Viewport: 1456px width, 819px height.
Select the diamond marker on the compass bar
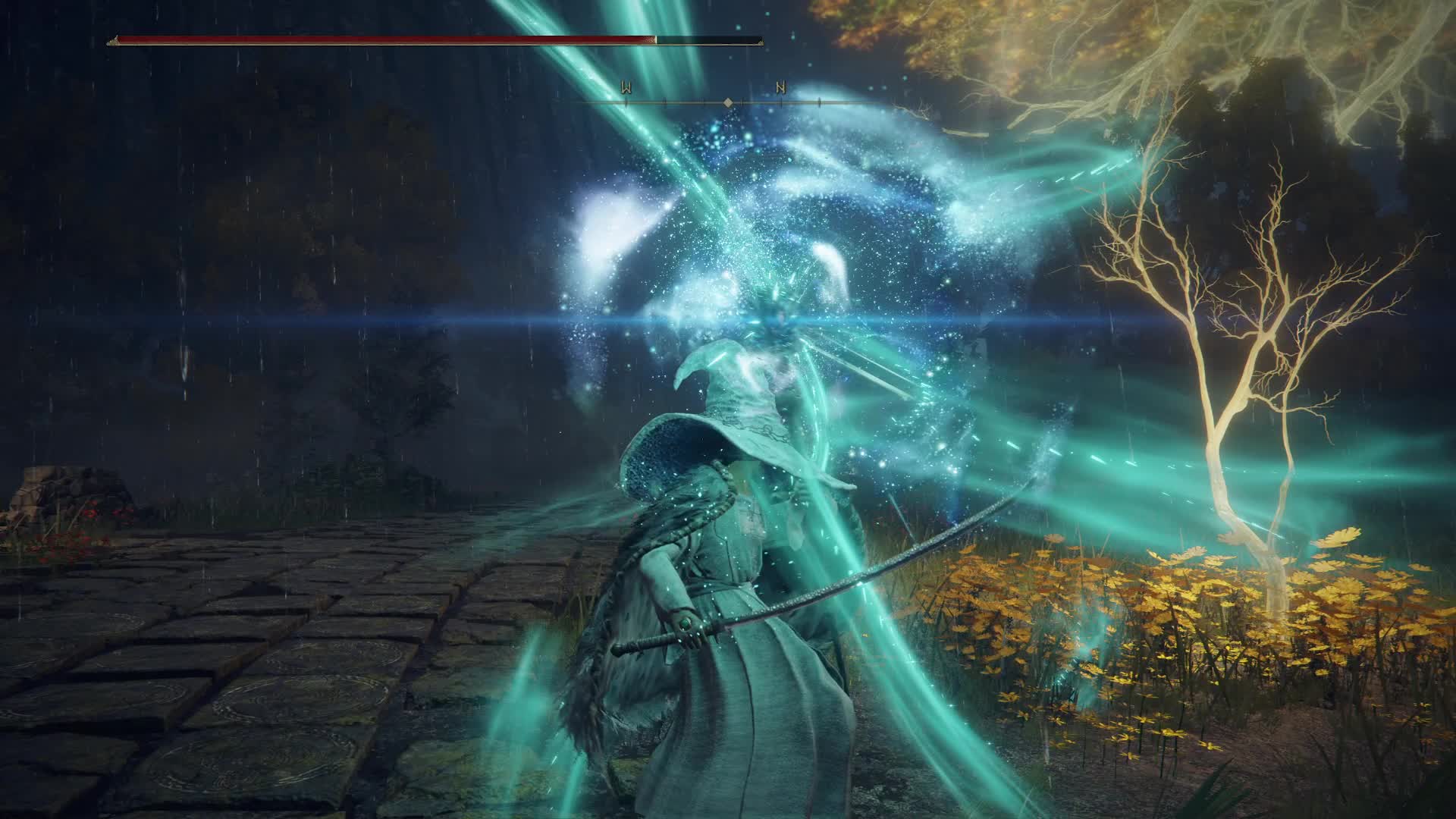[728, 102]
